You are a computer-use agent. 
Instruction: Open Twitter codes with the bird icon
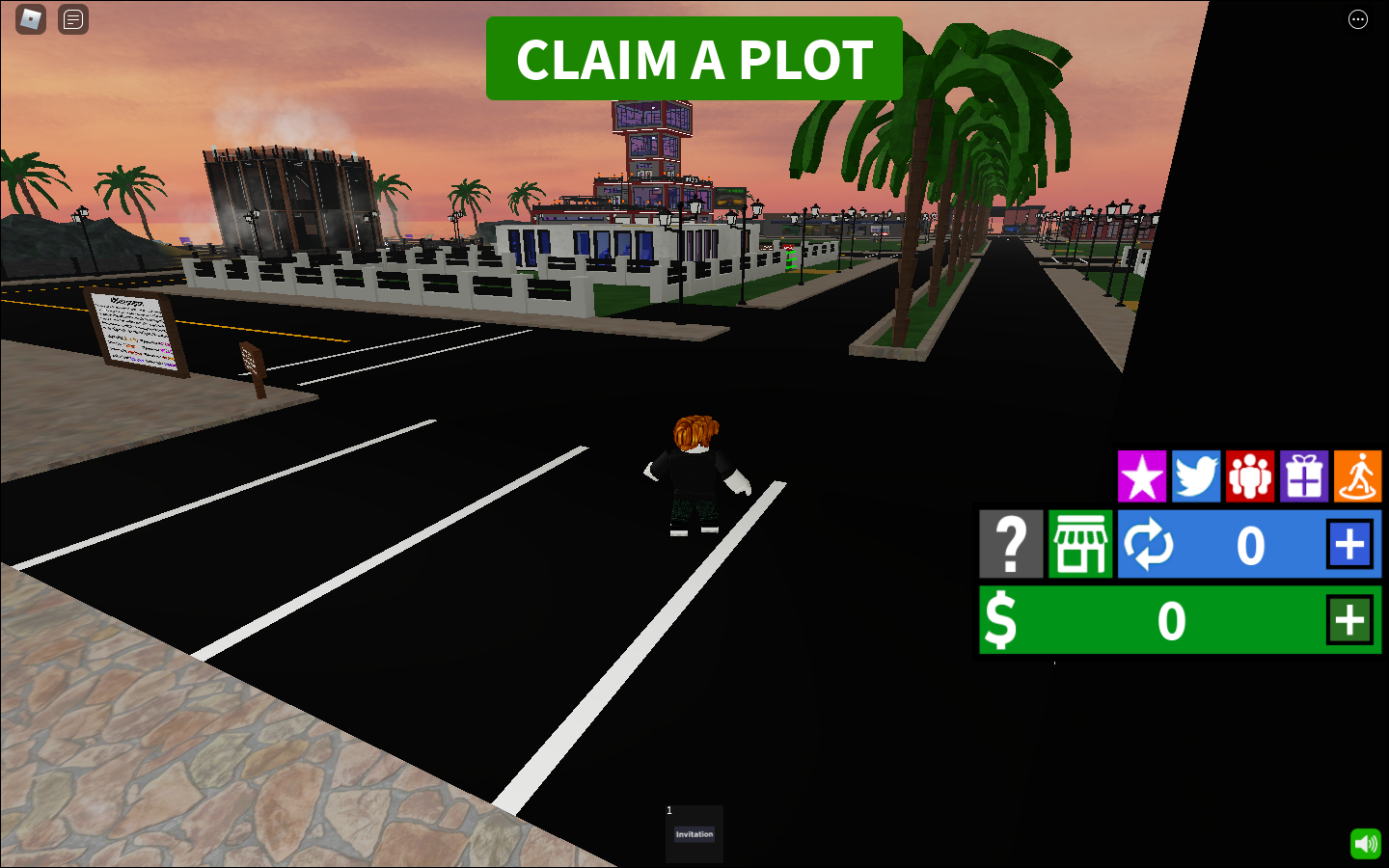pyautogui.click(x=1196, y=476)
